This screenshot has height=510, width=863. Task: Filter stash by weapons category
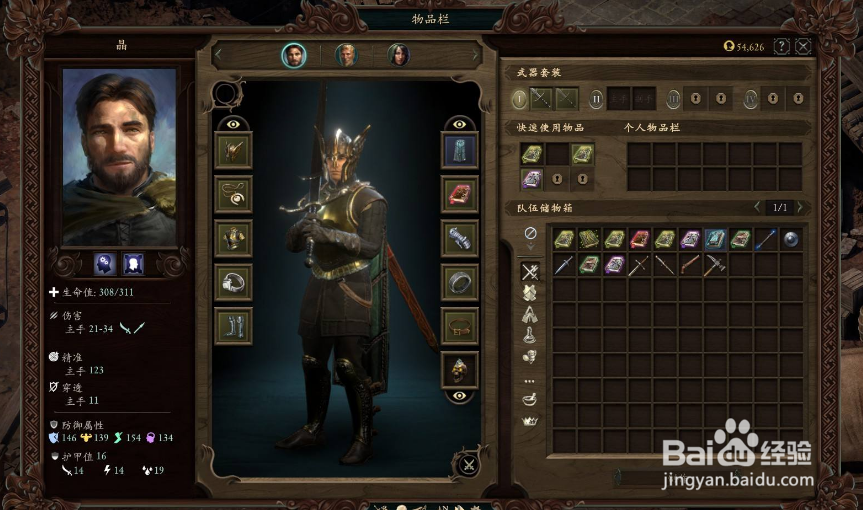[x=530, y=271]
